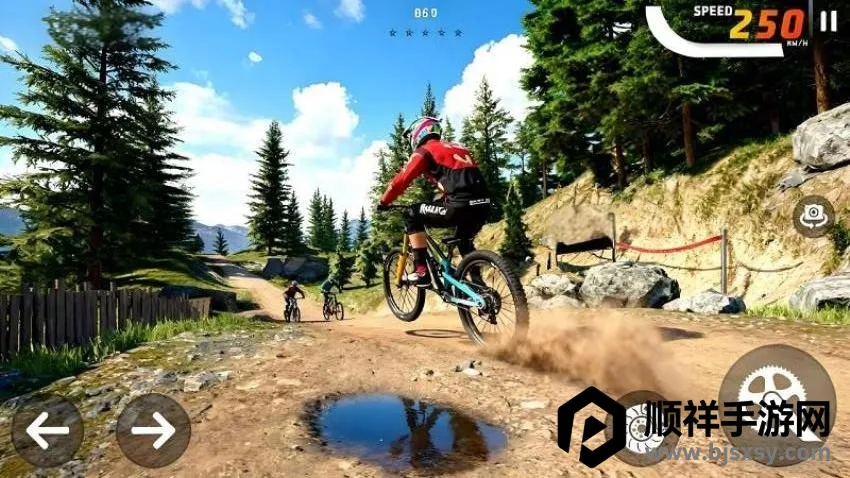Tap the chainring pedal button
This screenshot has height=478, width=850.
(x=777, y=391)
